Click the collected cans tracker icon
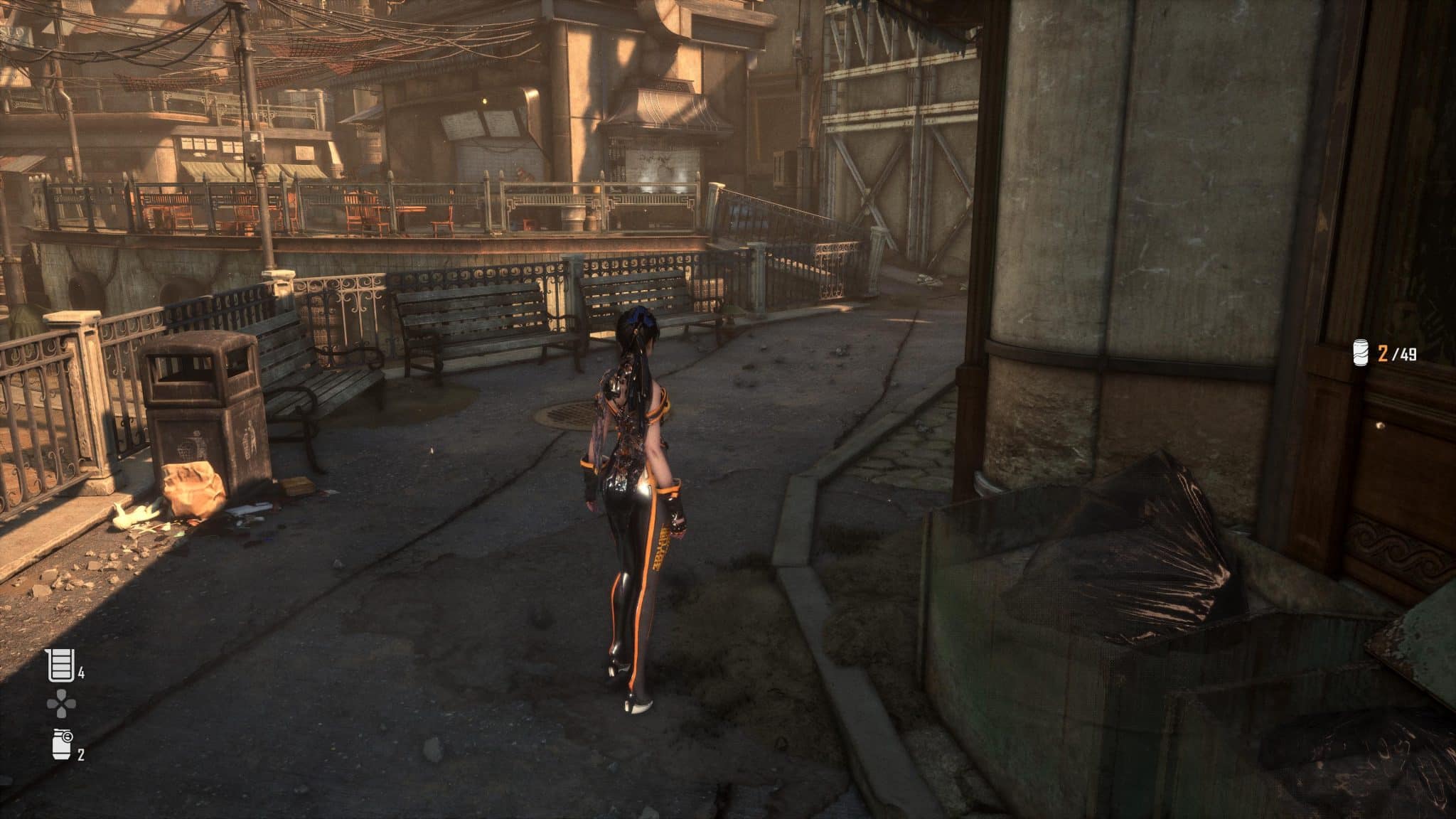 (1361, 353)
